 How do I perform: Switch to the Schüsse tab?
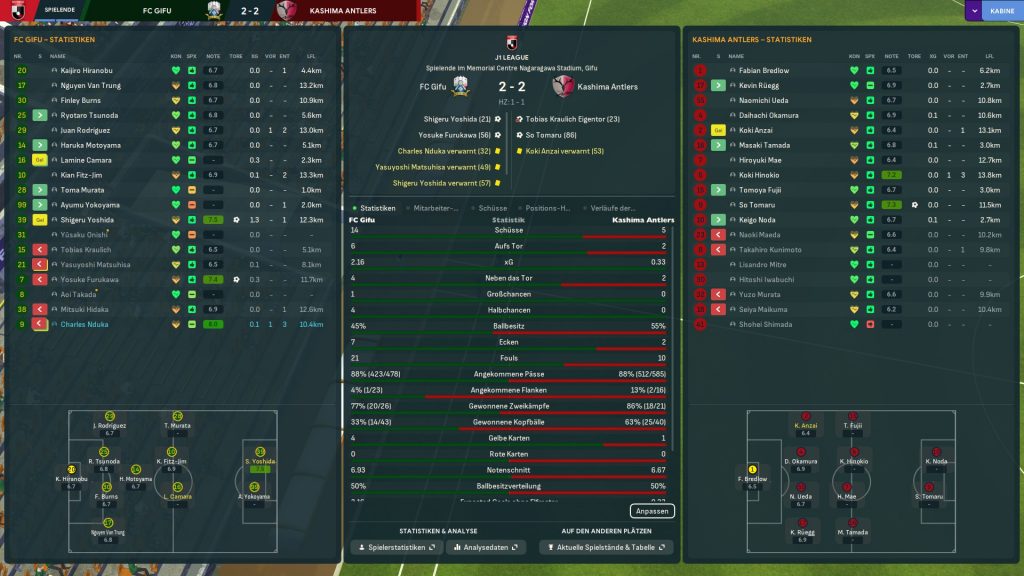point(494,208)
